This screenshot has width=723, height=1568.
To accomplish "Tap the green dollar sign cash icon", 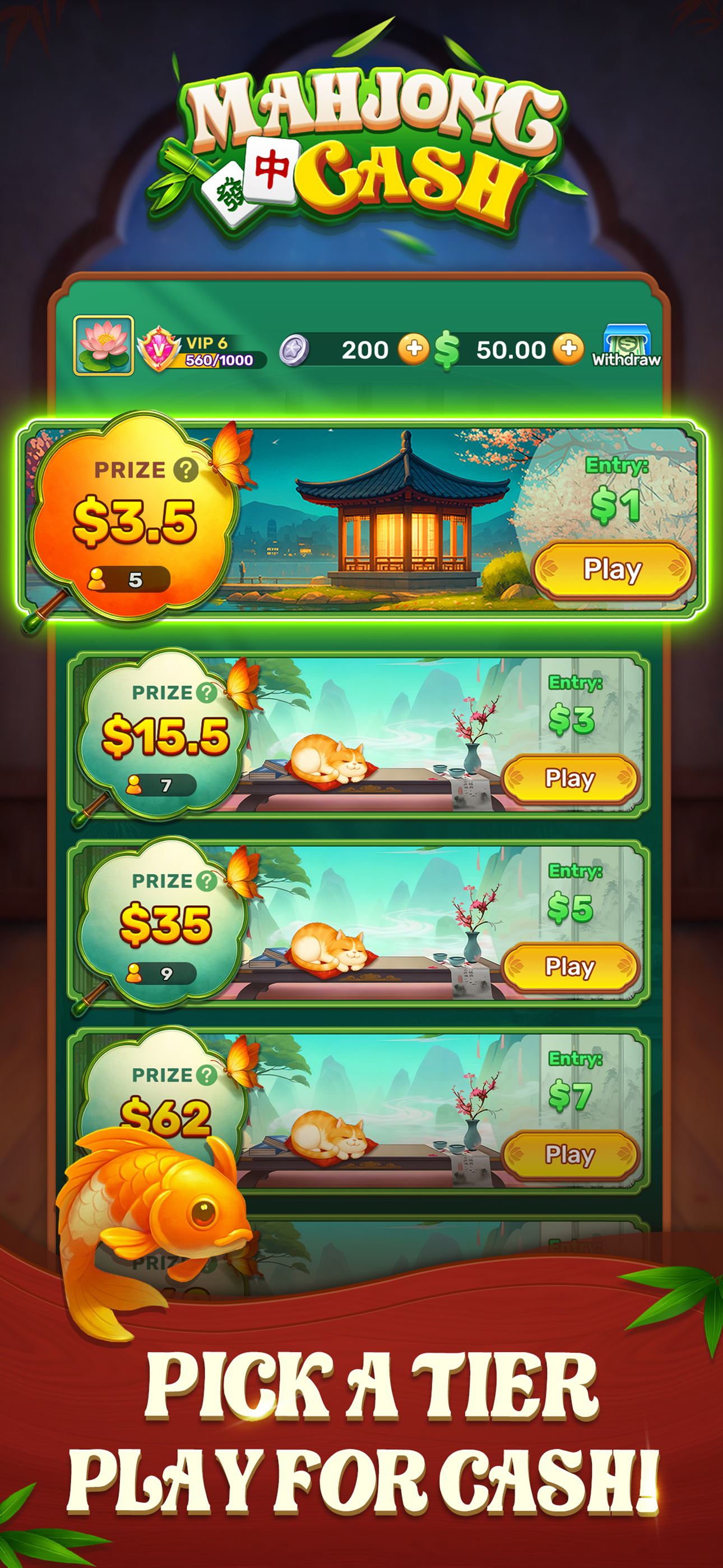I will [x=447, y=348].
